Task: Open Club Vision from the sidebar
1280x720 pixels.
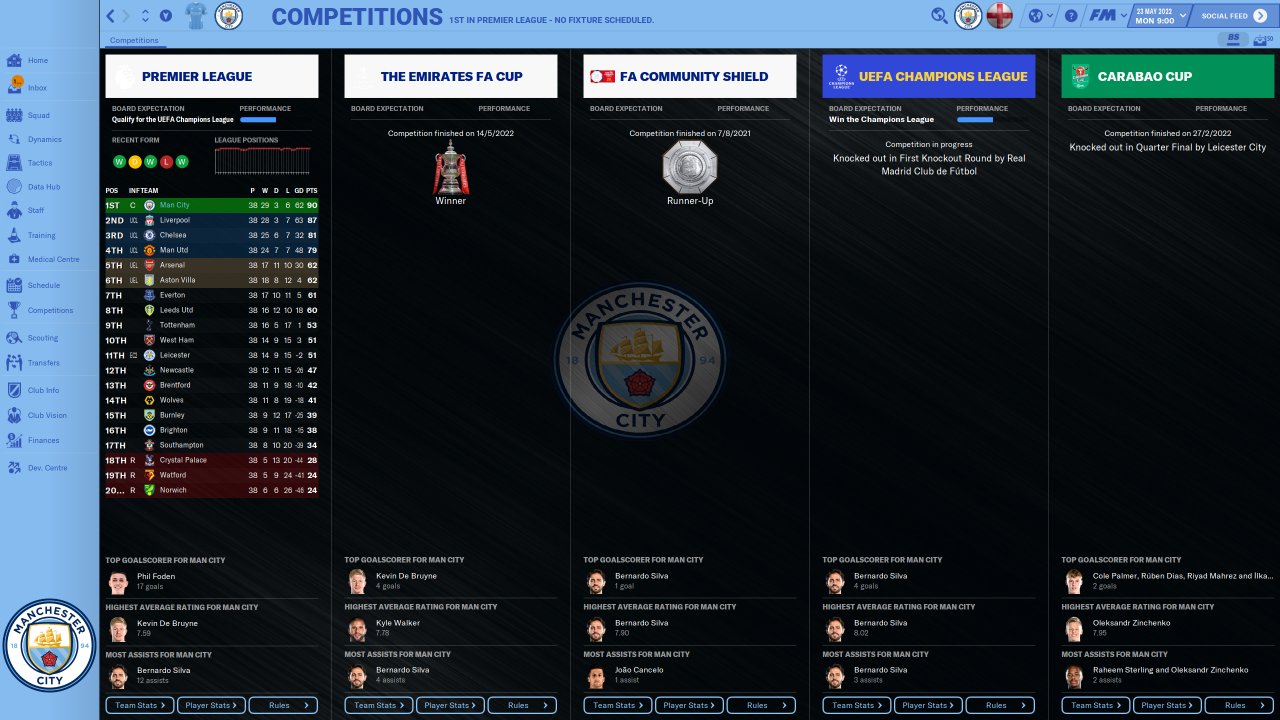Action: click(x=47, y=415)
